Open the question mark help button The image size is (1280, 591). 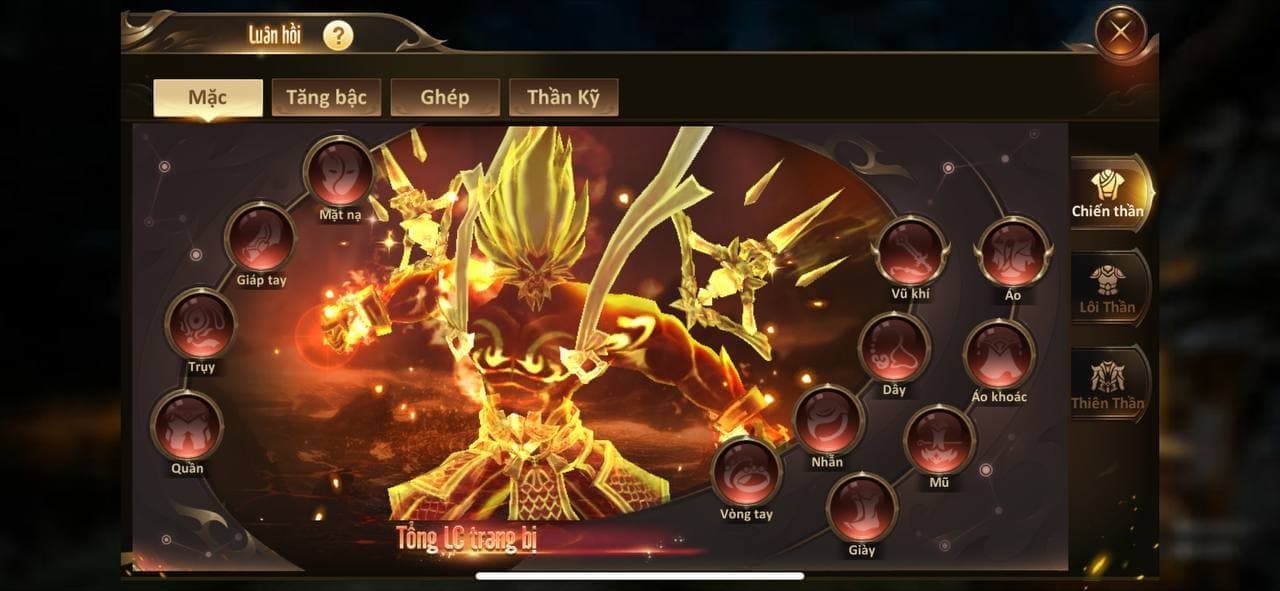pos(338,37)
